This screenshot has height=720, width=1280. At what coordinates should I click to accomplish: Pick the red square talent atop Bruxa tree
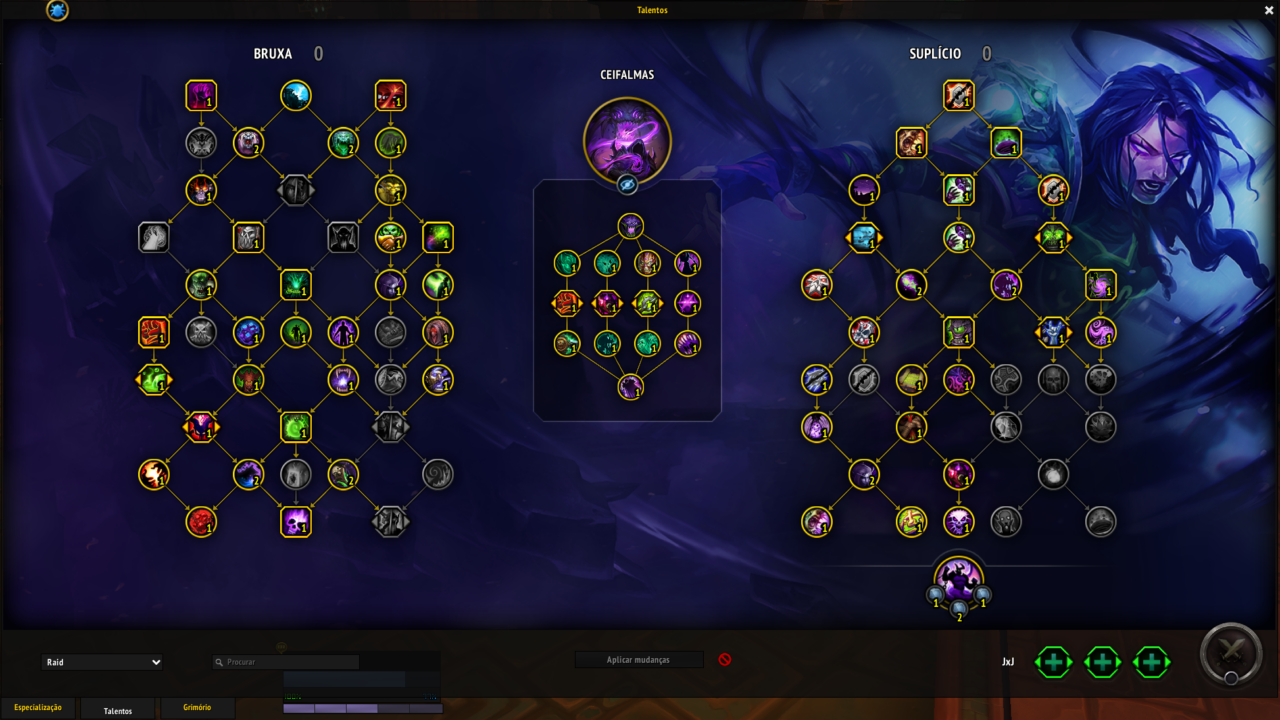[390, 96]
